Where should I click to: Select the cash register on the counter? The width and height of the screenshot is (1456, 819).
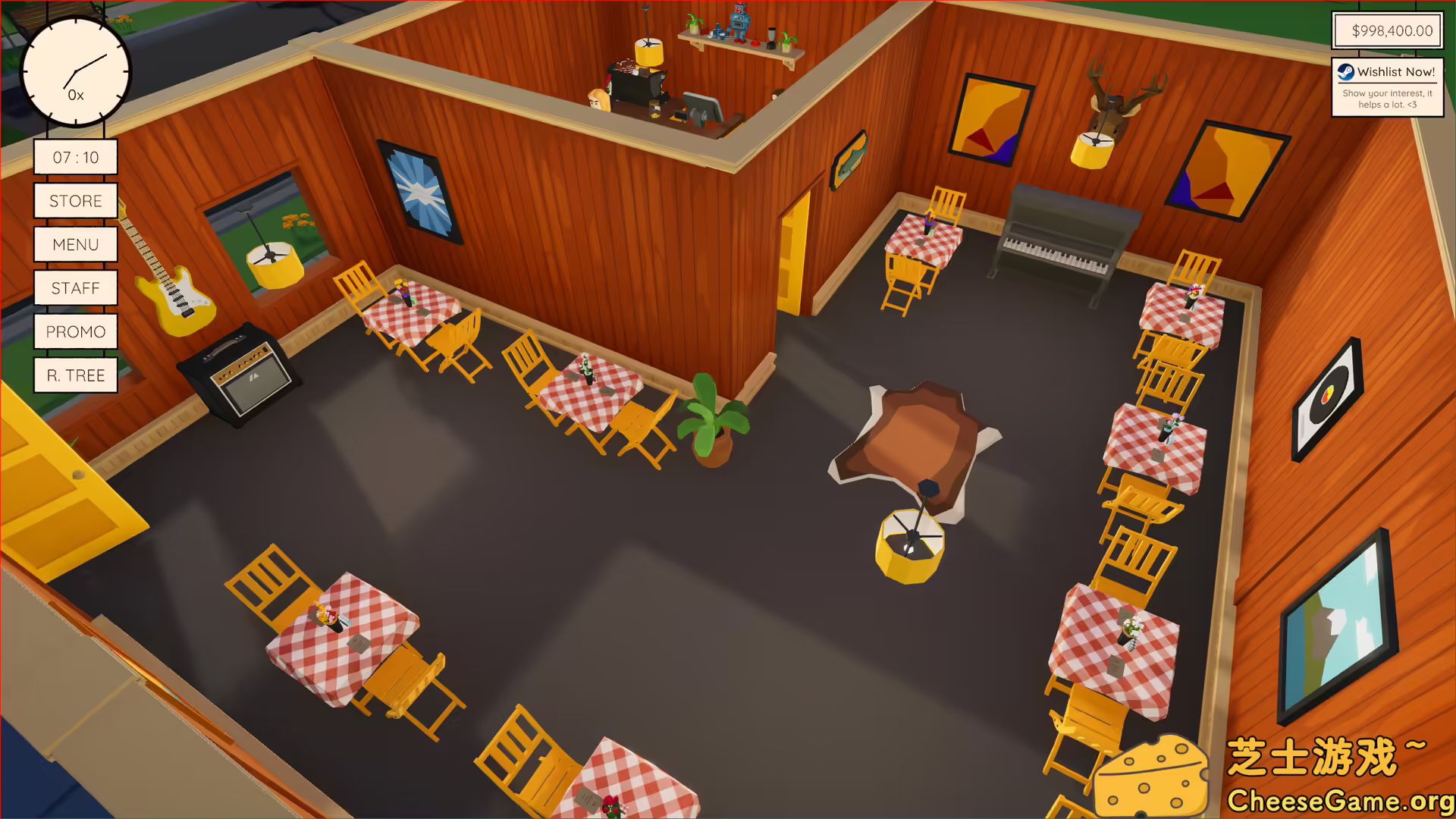point(701,106)
